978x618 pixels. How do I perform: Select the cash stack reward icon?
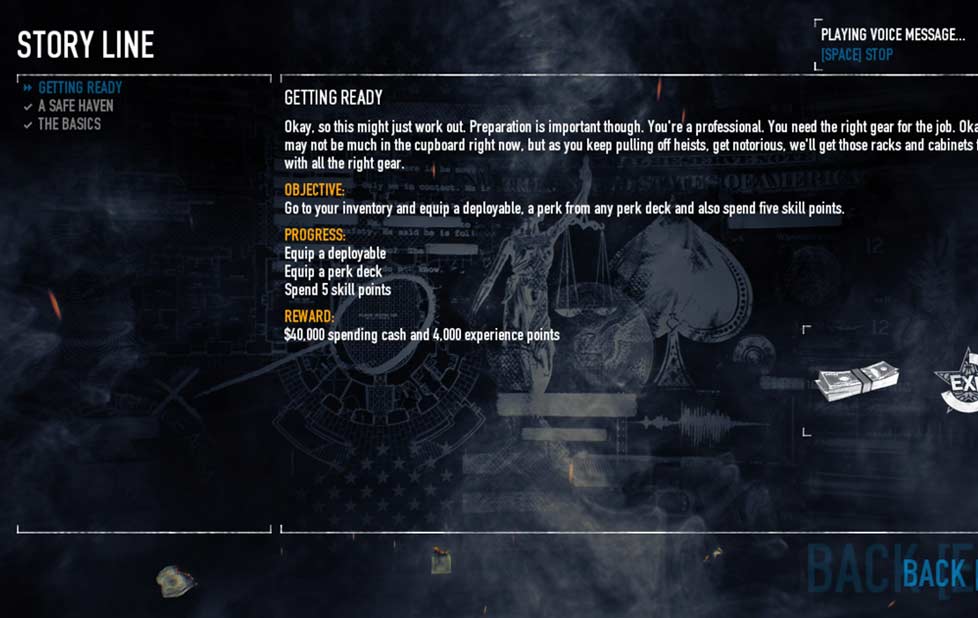point(856,381)
